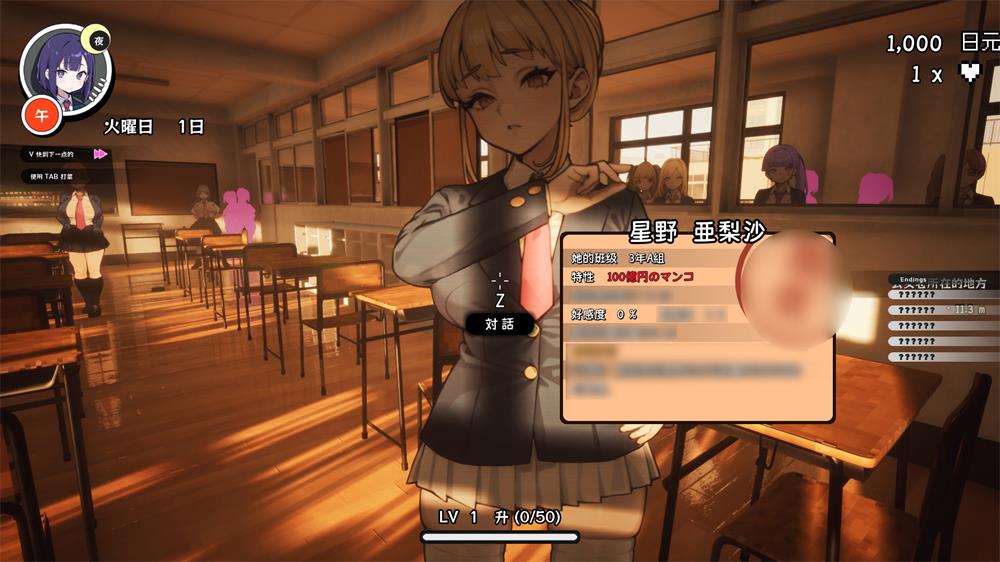The width and height of the screenshot is (1000, 562).
Task: Click the pink fast-forward arrows icon
Action: pyautogui.click(x=100, y=154)
